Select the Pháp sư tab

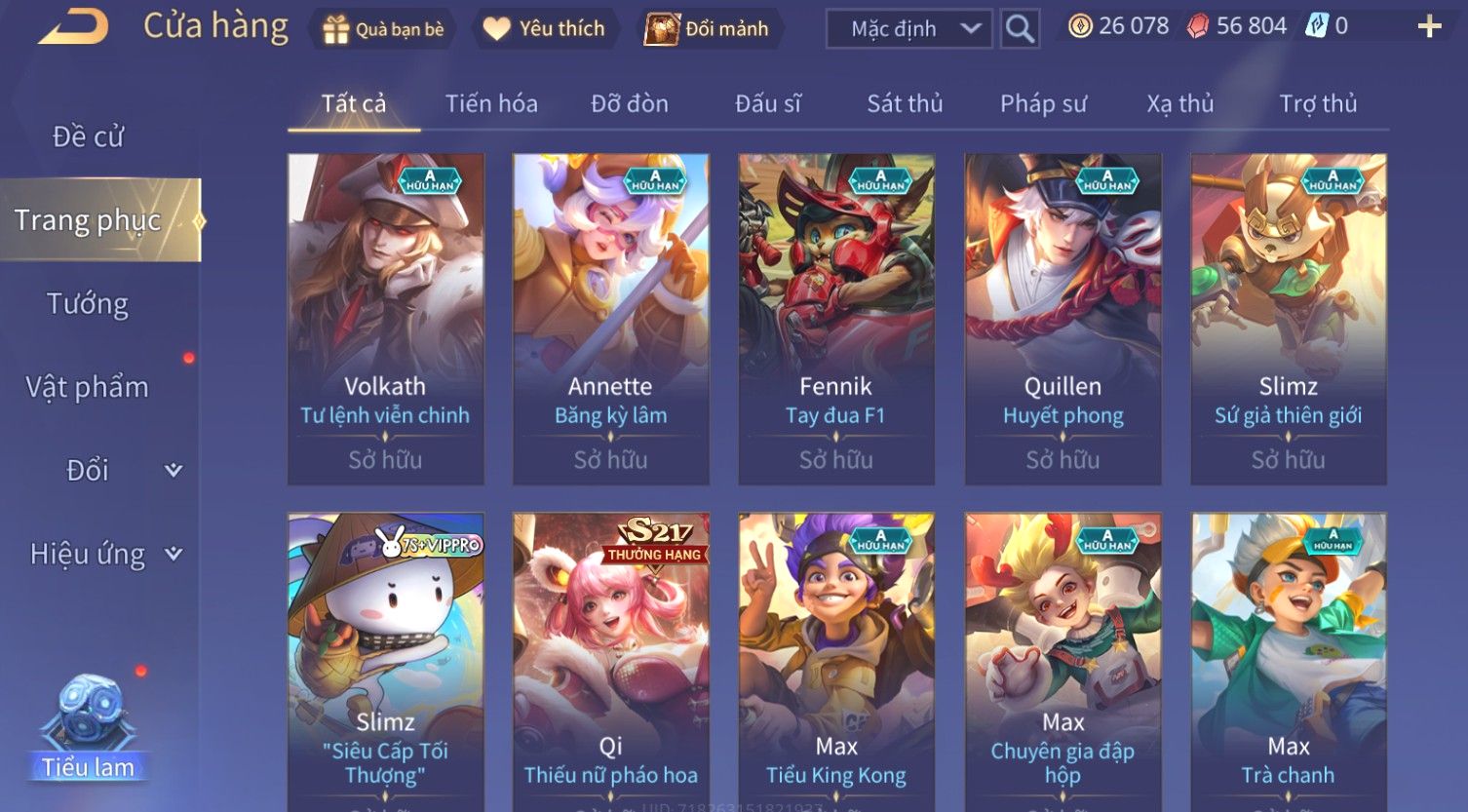coord(1043,103)
